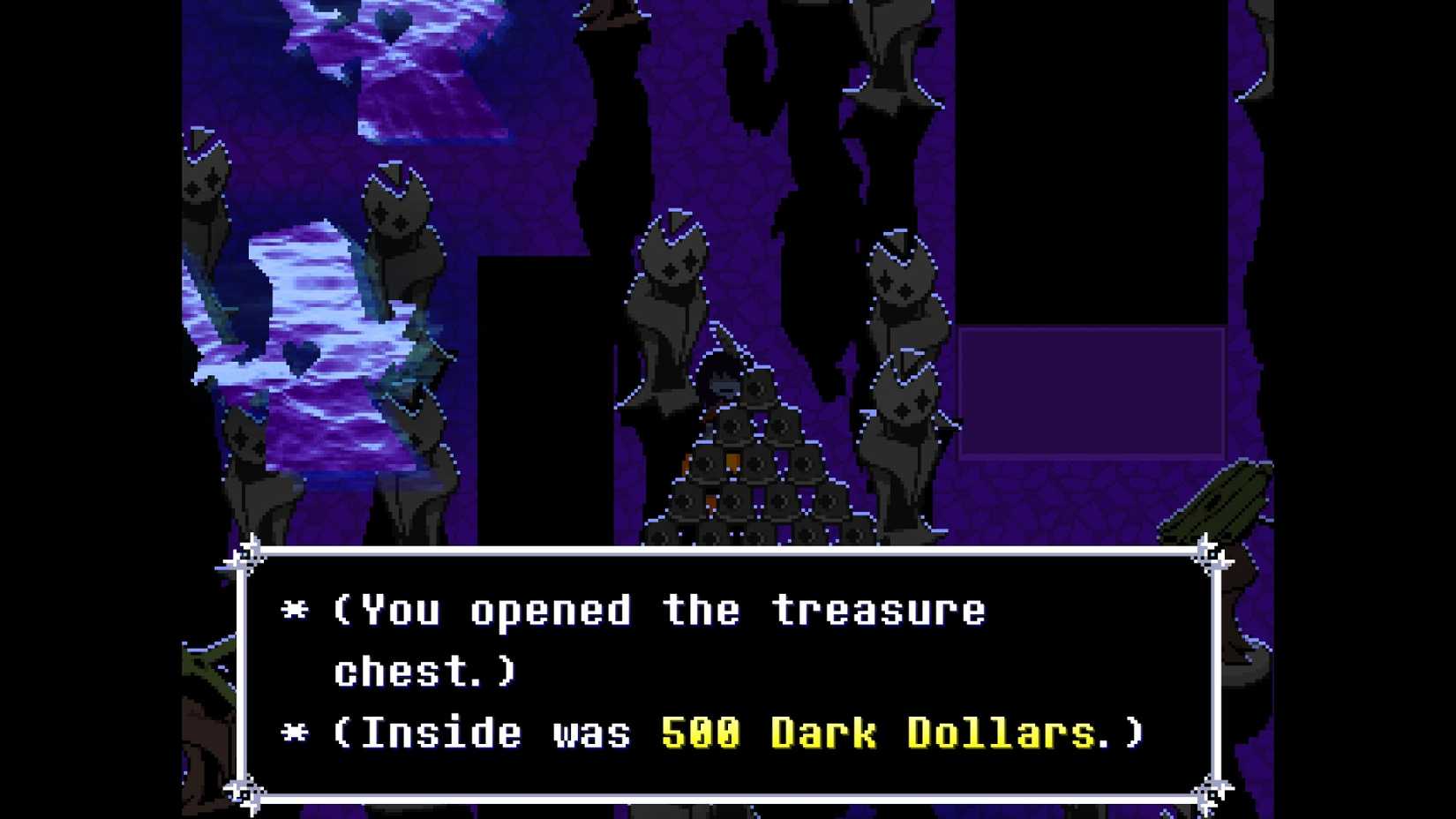Click the dialogue box to advance text

[x=724, y=671]
